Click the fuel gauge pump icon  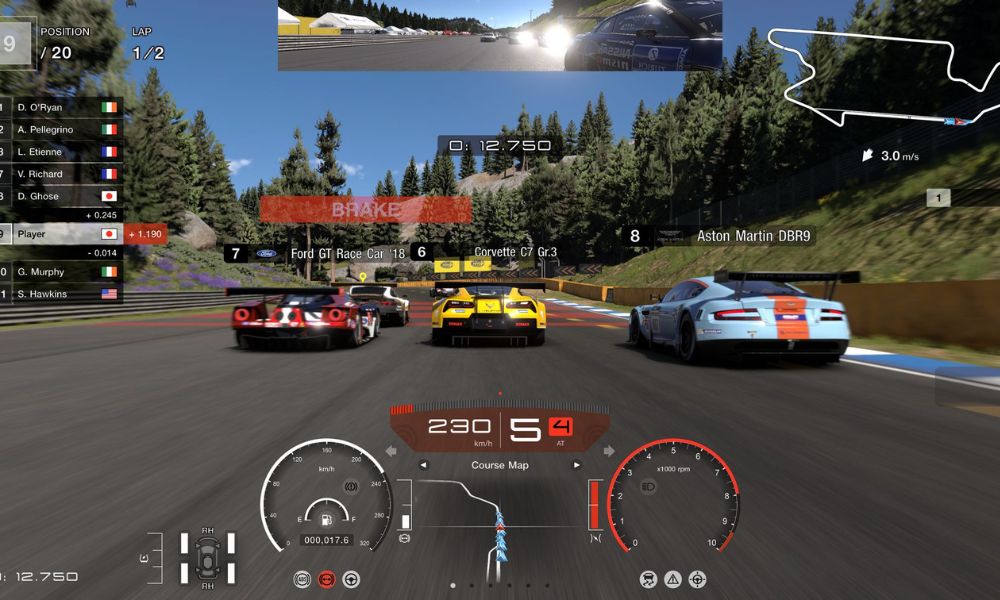point(326,520)
